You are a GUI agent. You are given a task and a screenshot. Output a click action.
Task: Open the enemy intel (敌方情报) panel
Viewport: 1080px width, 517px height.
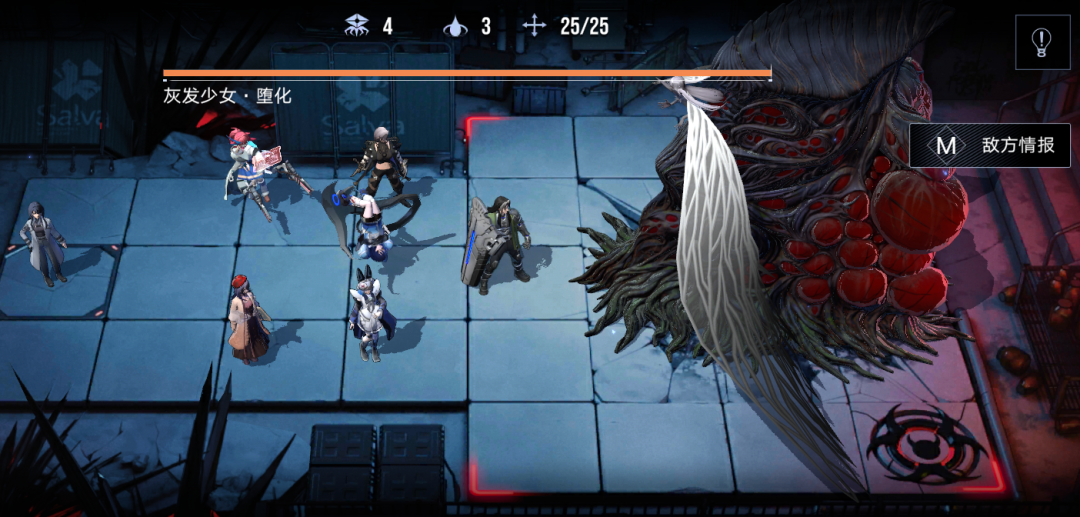990,146
